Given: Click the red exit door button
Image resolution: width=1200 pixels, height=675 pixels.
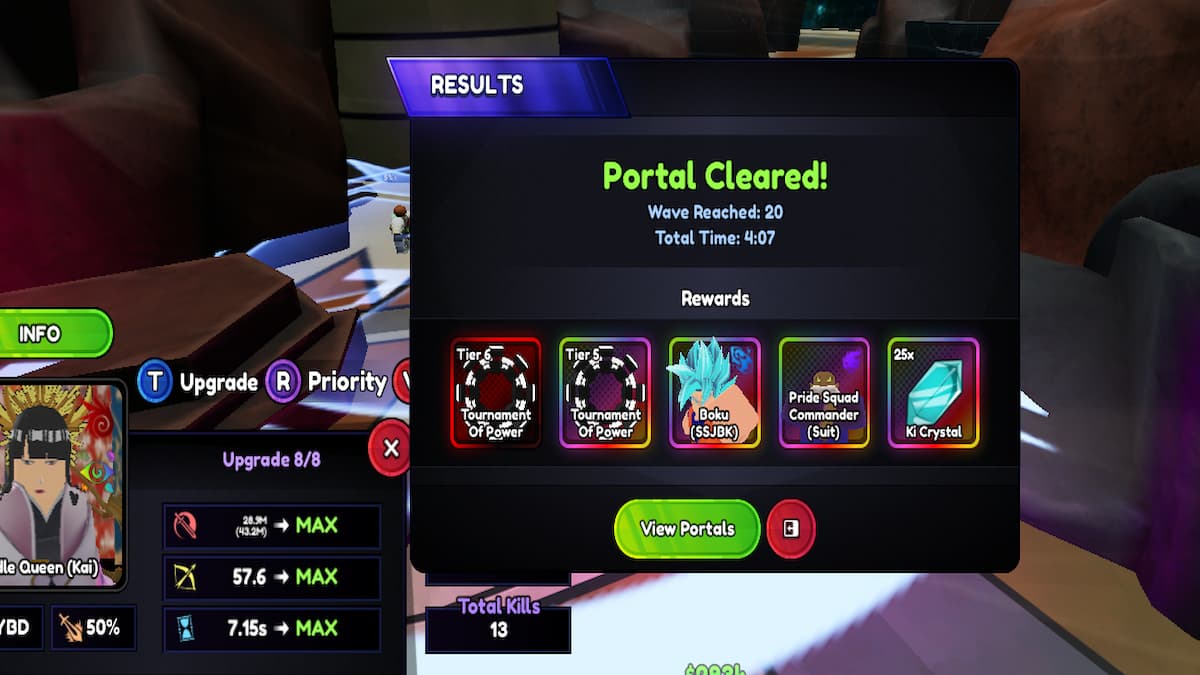Looking at the screenshot, I should tap(791, 529).
